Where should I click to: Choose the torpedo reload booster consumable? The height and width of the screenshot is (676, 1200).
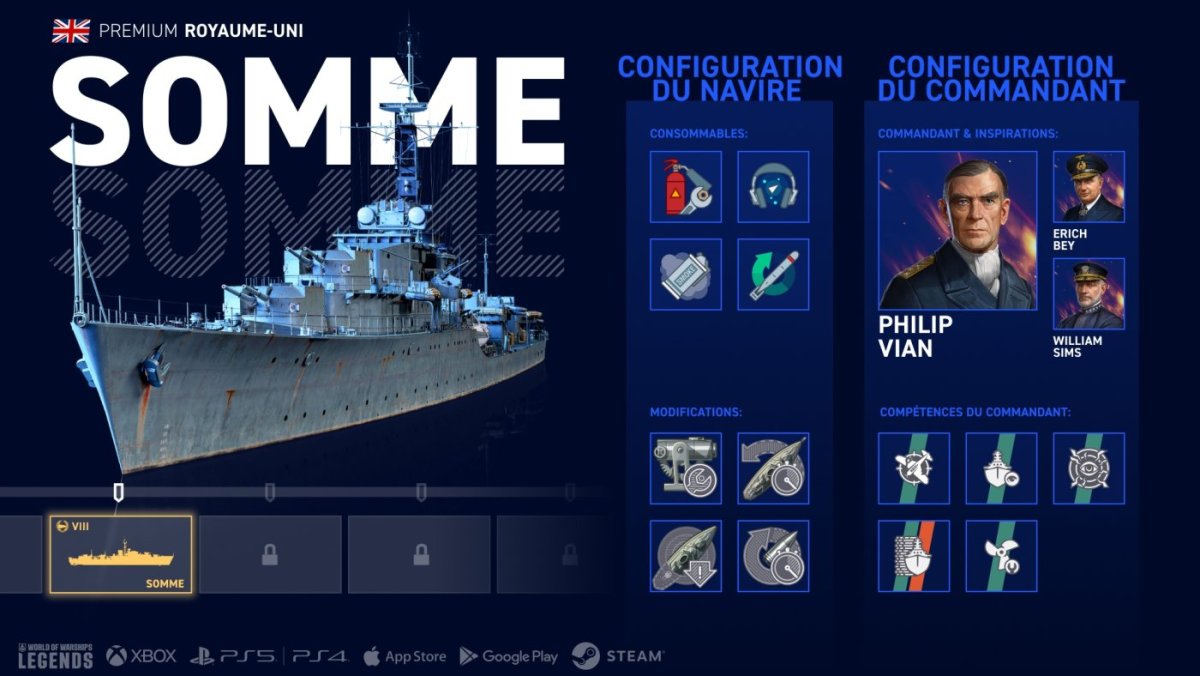click(773, 274)
